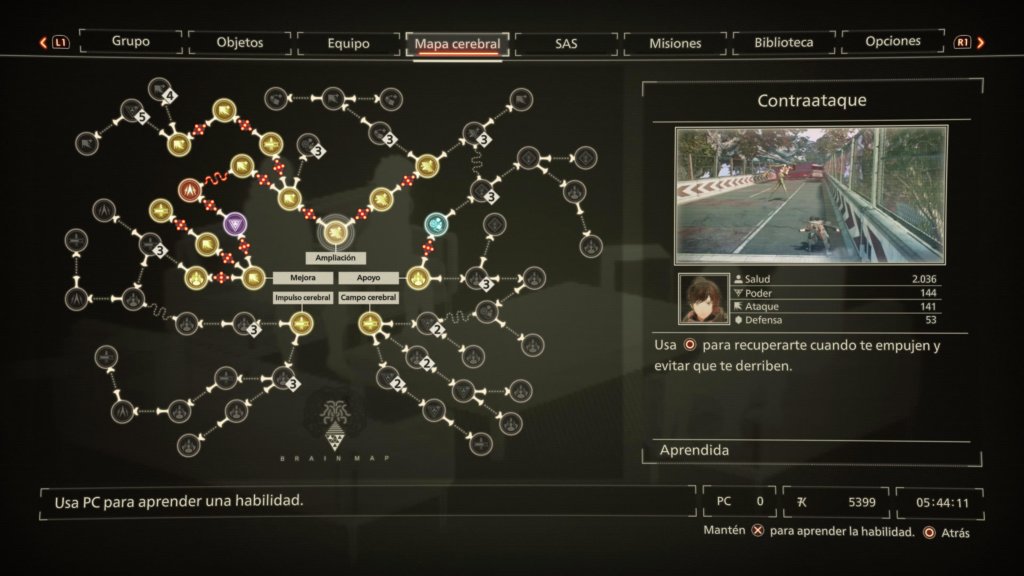
Task: Open the SAS tab
Action: (565, 43)
